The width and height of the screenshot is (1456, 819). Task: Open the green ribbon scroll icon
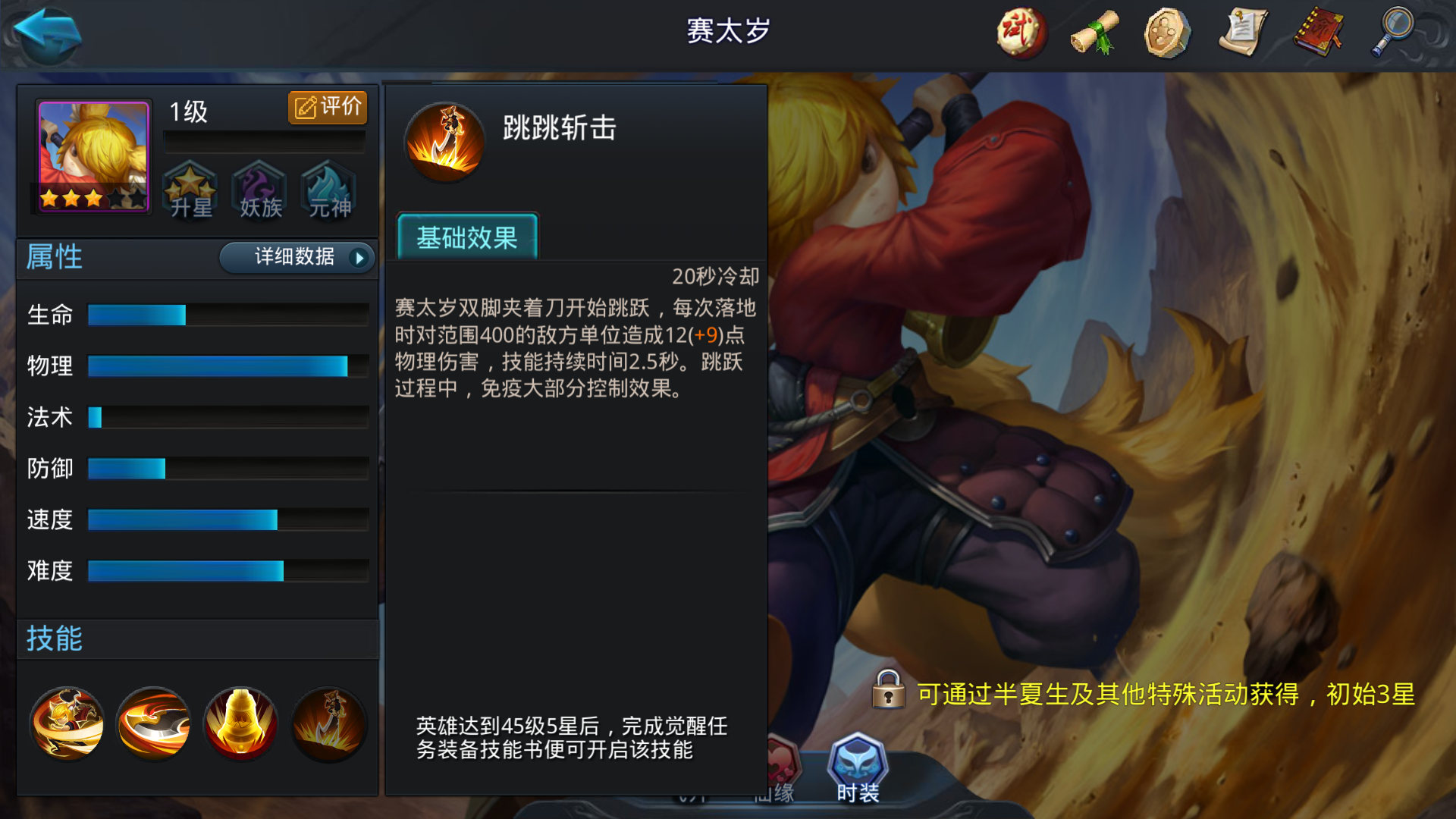(1092, 34)
